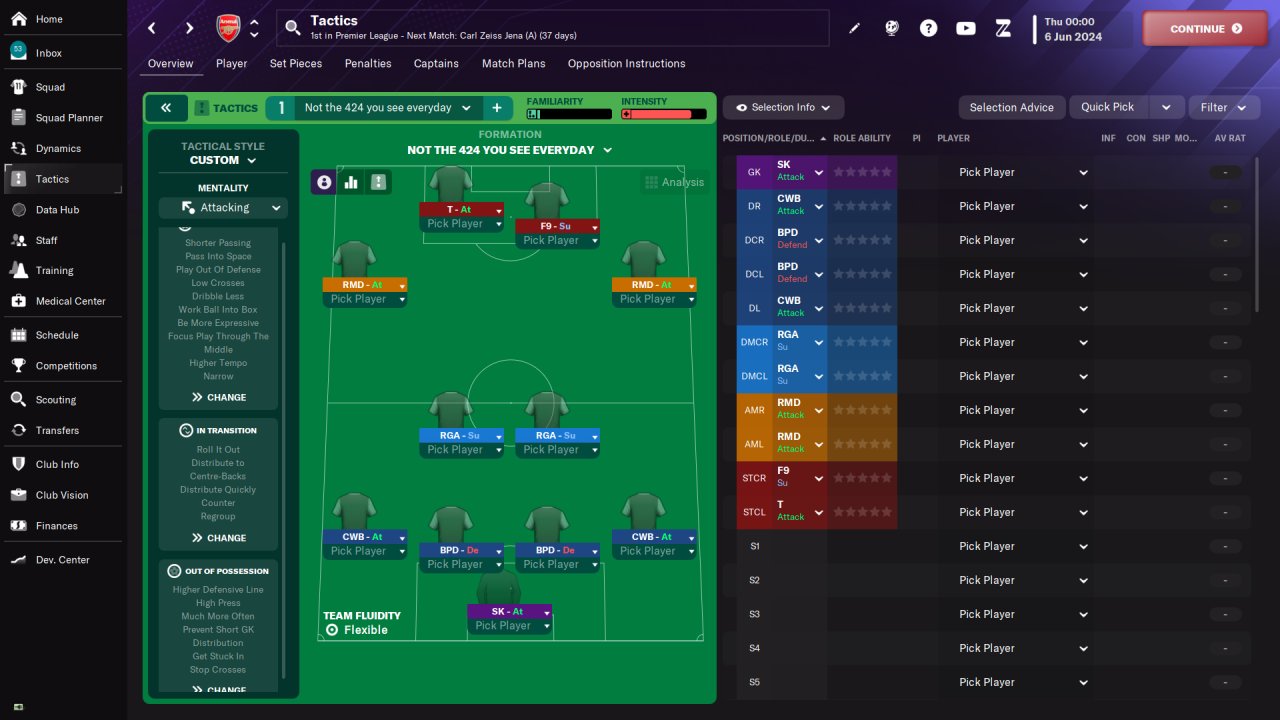Expand the Filter dropdown
Screen dimensions: 1280x720
[x=1223, y=108]
